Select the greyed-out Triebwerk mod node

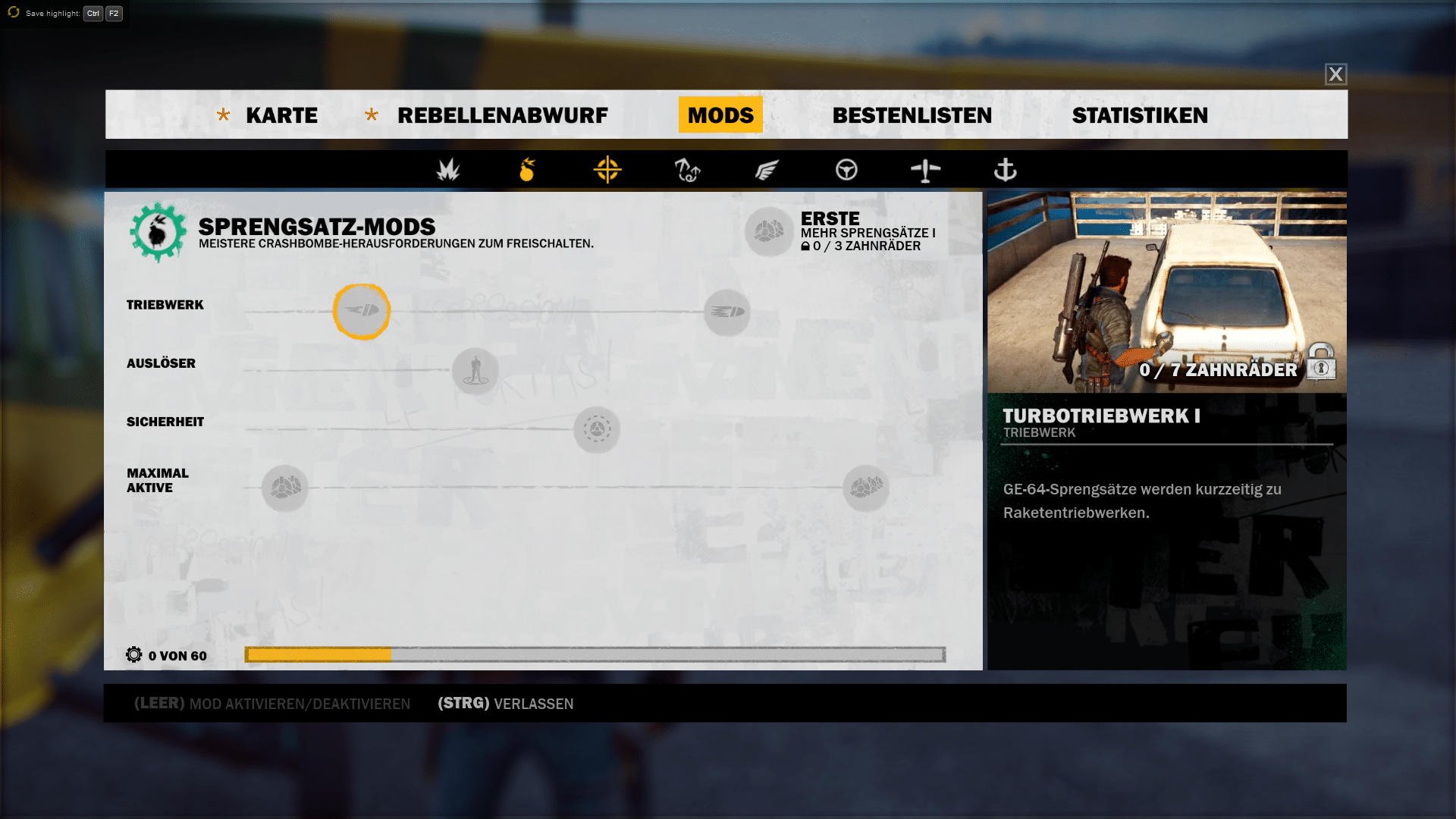tap(726, 312)
